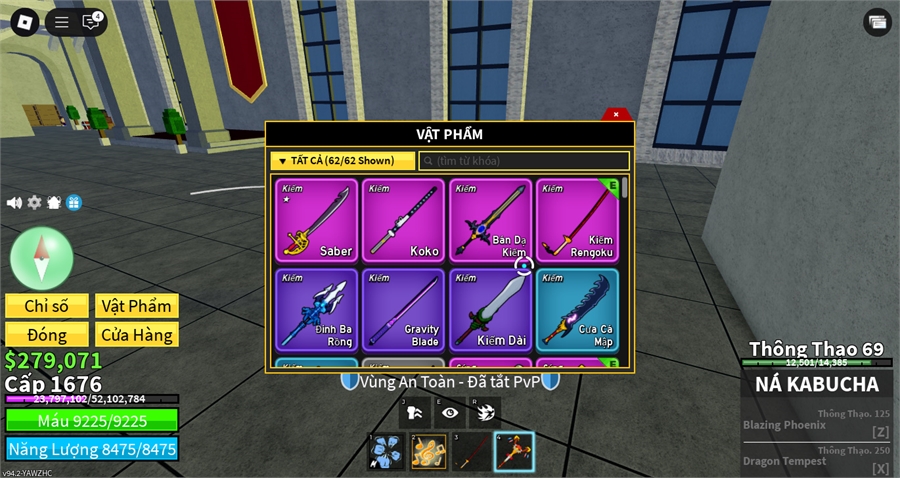Choose the Koko sword item
This screenshot has height=478, width=900.
[x=403, y=221]
